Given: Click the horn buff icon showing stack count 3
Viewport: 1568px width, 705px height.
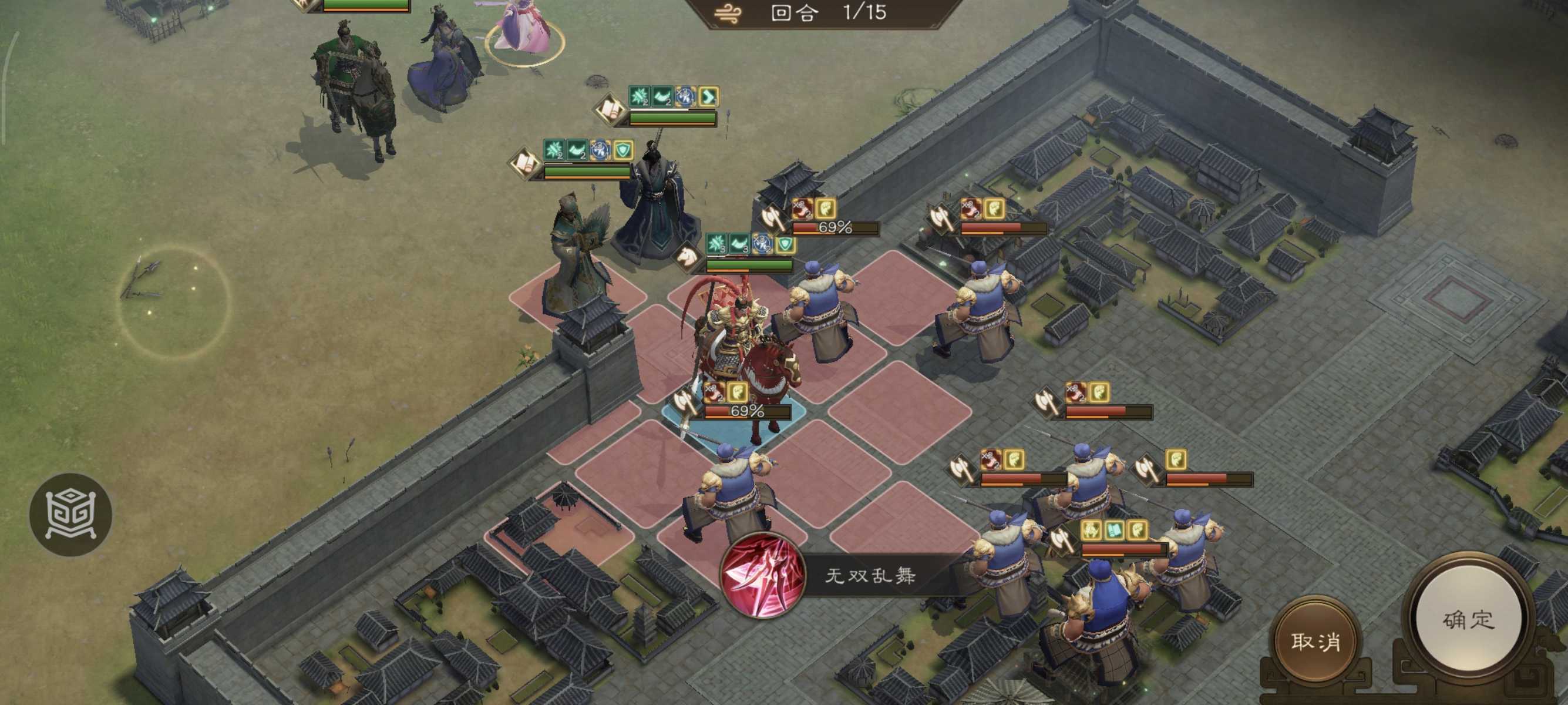Looking at the screenshot, I should click(x=739, y=245).
